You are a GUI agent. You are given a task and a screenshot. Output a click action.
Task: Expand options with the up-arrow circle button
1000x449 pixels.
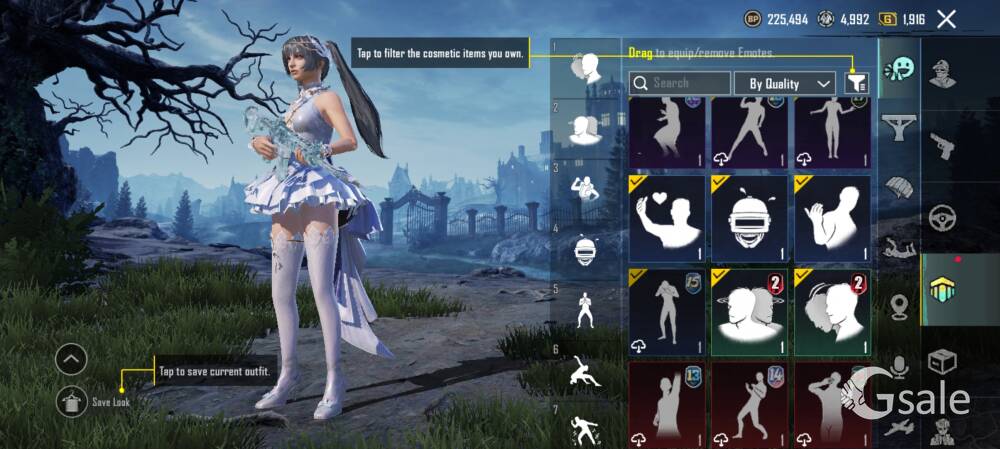pyautogui.click(x=71, y=359)
